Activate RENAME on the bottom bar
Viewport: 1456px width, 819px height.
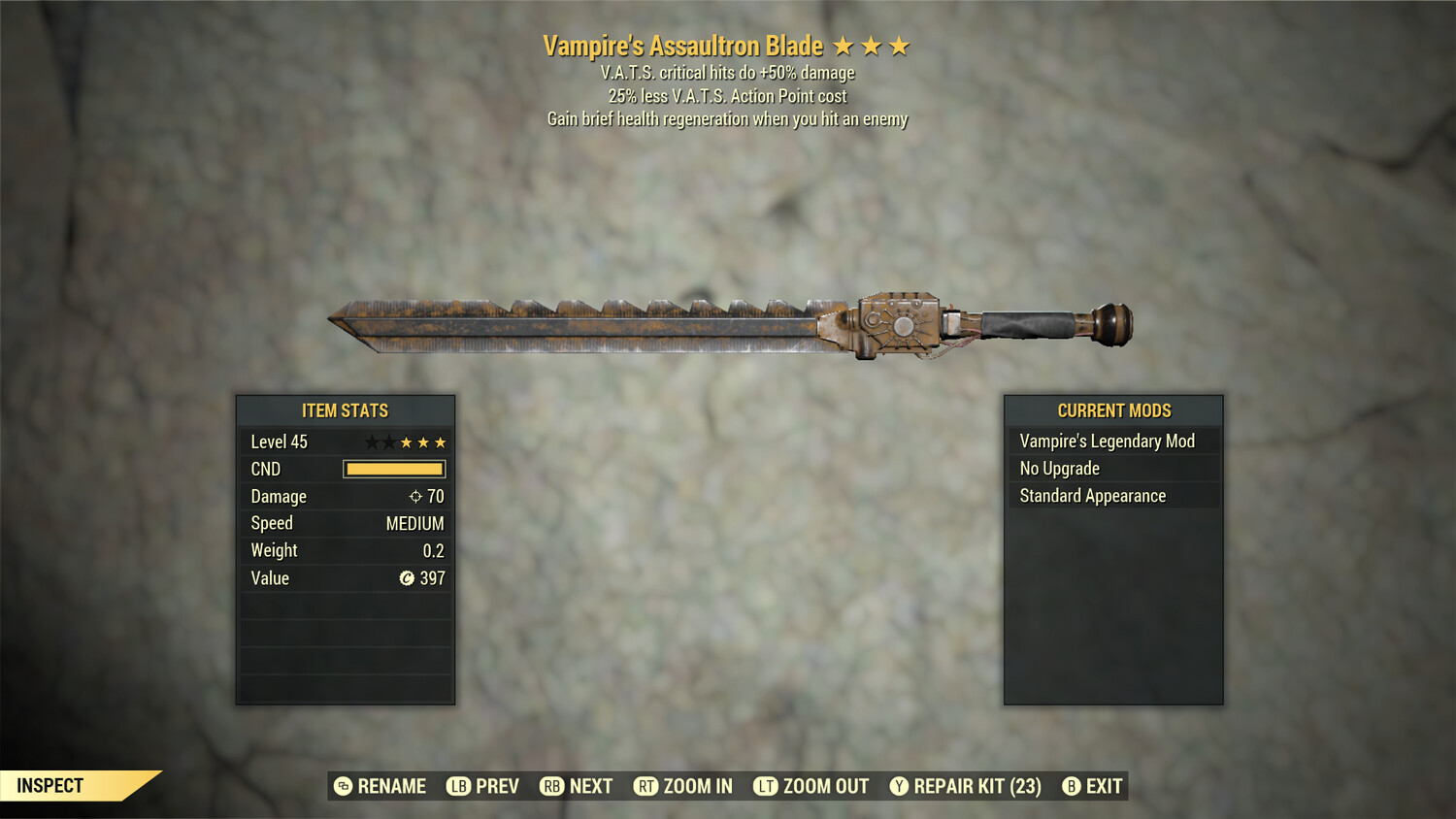pos(392,786)
